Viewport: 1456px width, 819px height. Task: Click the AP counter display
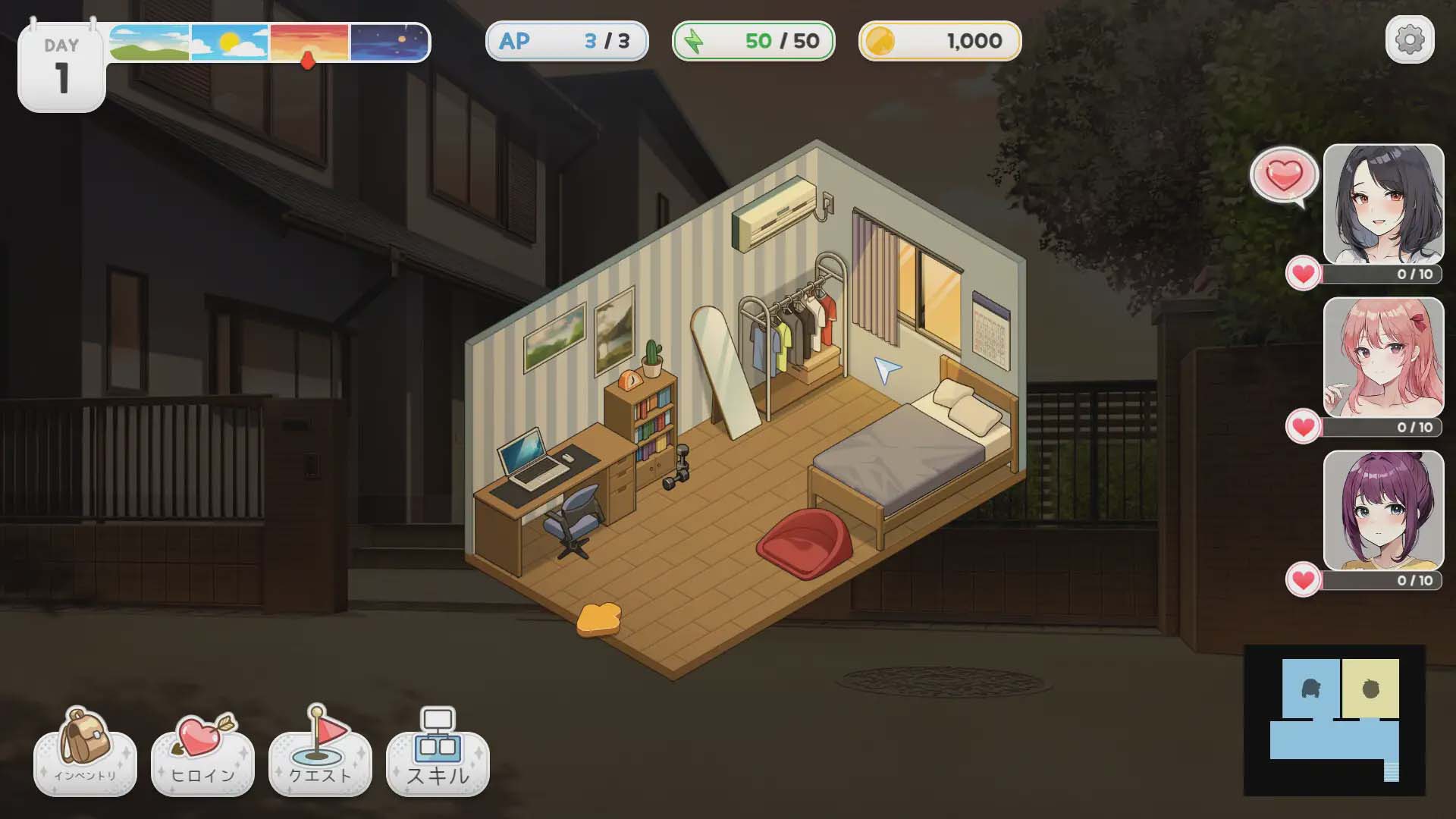point(567,42)
